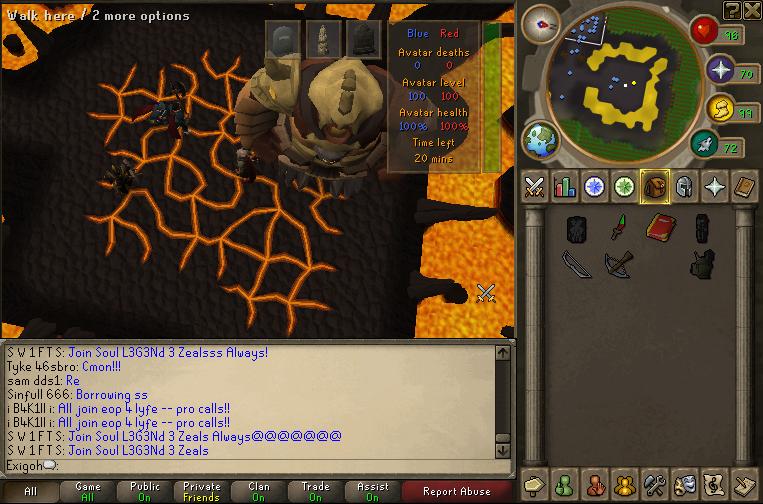
Task: Close the game with the X button
Action: click(x=750, y=11)
